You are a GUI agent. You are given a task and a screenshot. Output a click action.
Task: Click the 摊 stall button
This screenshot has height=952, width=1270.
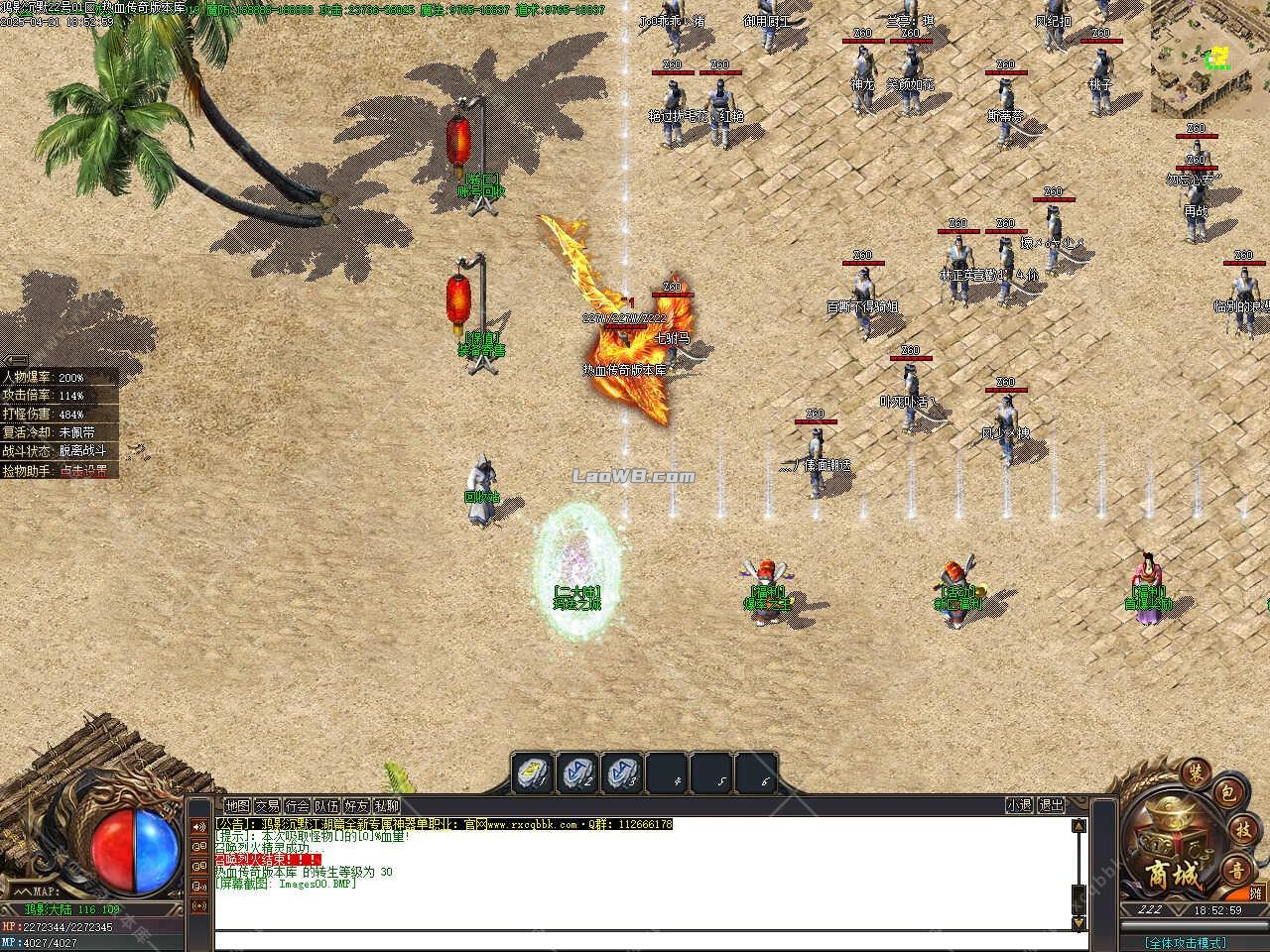[1255, 893]
